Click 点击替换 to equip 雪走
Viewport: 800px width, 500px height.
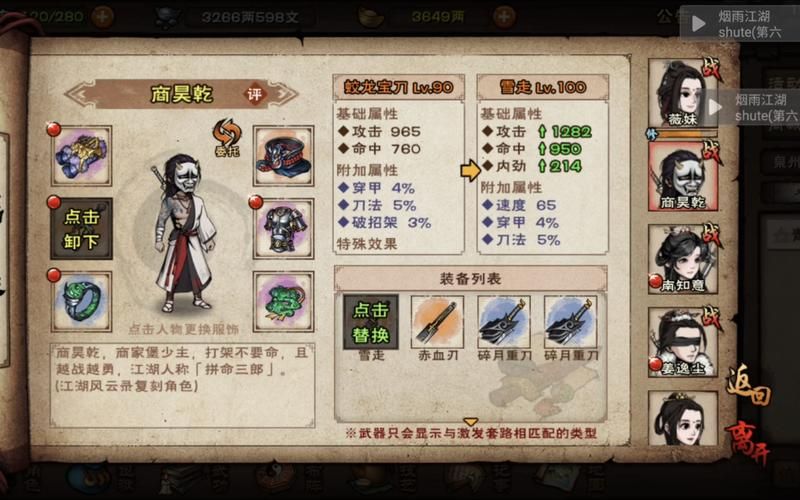tap(370, 322)
